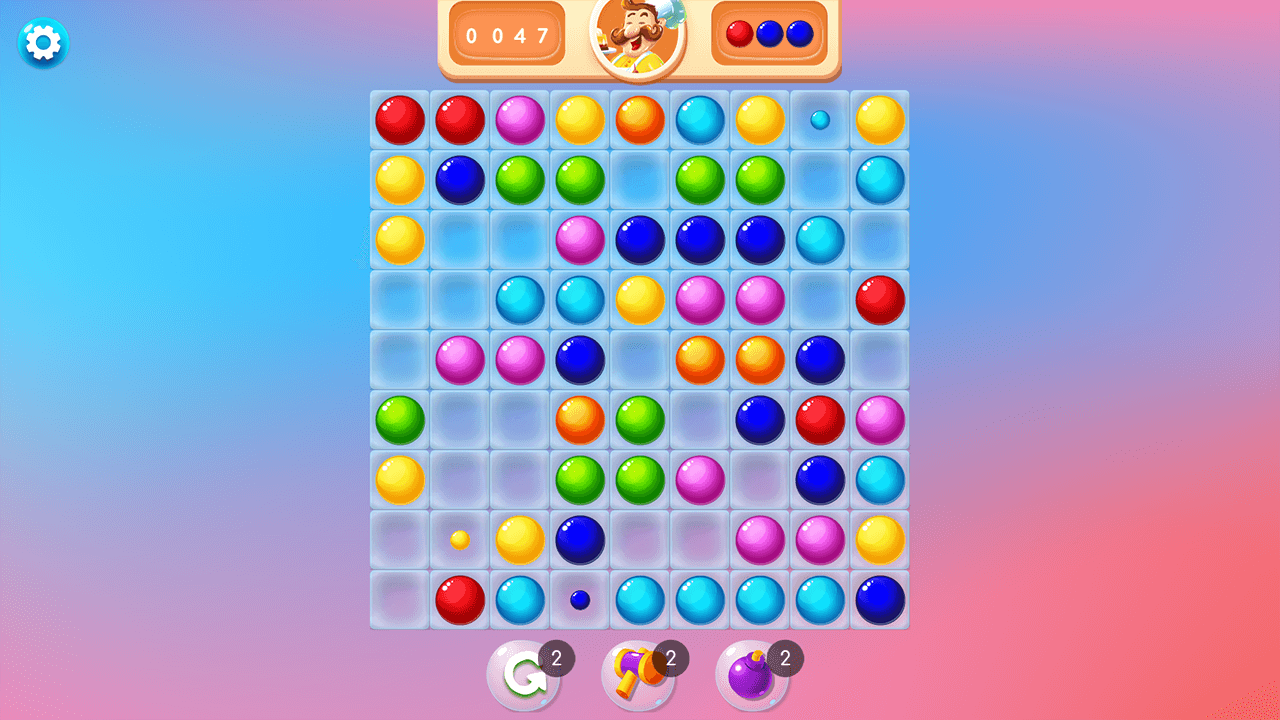The height and width of the screenshot is (720, 1280).
Task: Select the red bubble on the right edge of the grid
Action: 879,300
